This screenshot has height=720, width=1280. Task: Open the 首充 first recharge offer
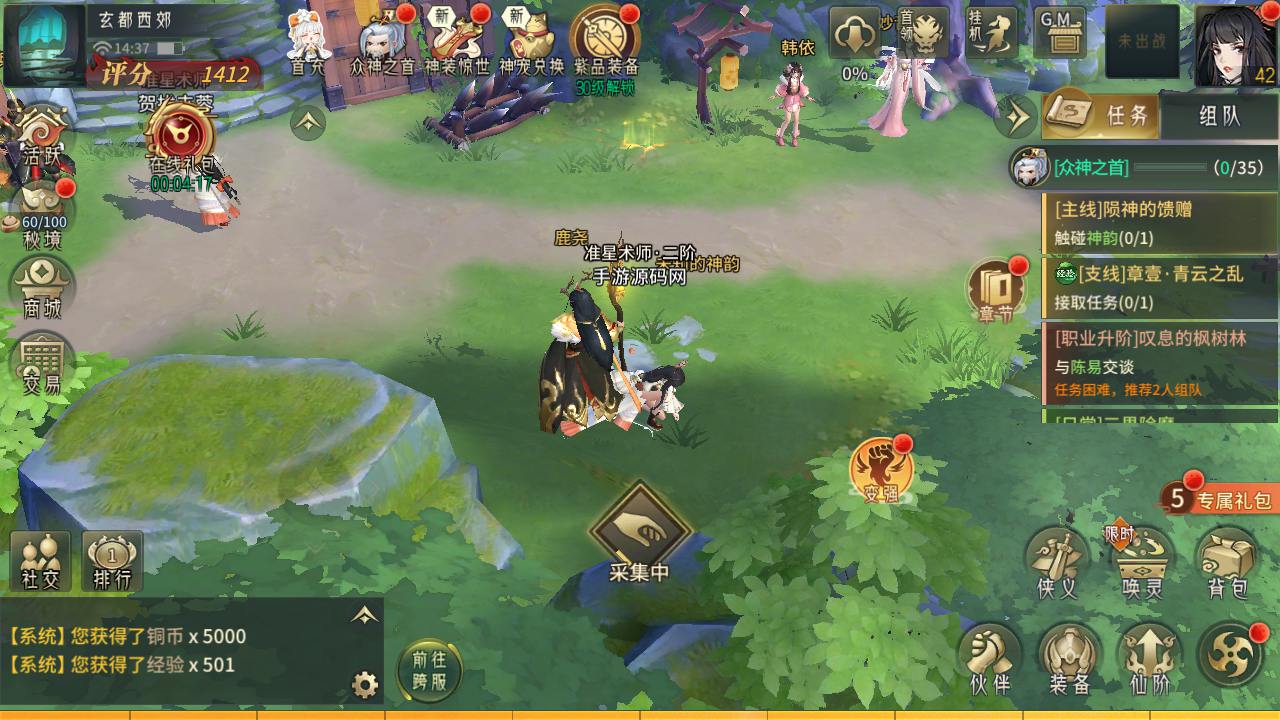pyautogui.click(x=309, y=42)
